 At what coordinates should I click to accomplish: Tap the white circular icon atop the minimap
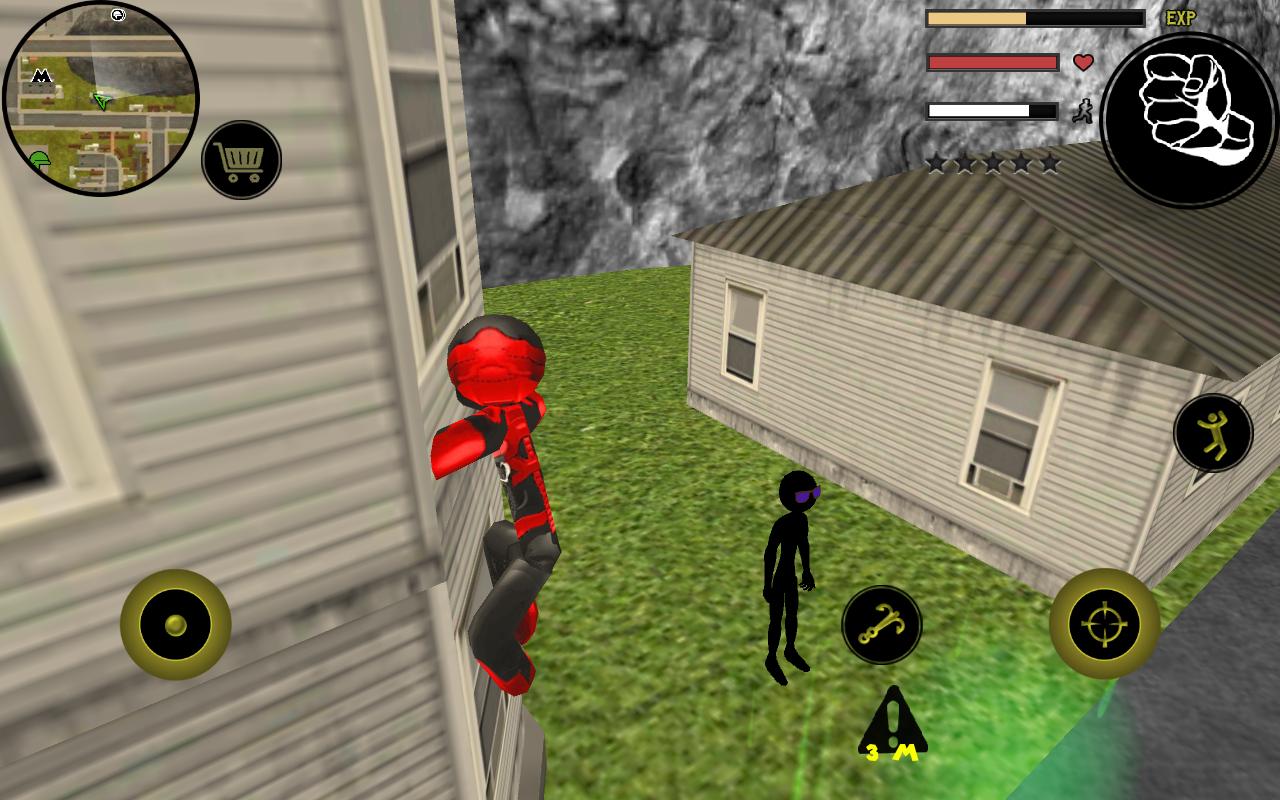(117, 15)
